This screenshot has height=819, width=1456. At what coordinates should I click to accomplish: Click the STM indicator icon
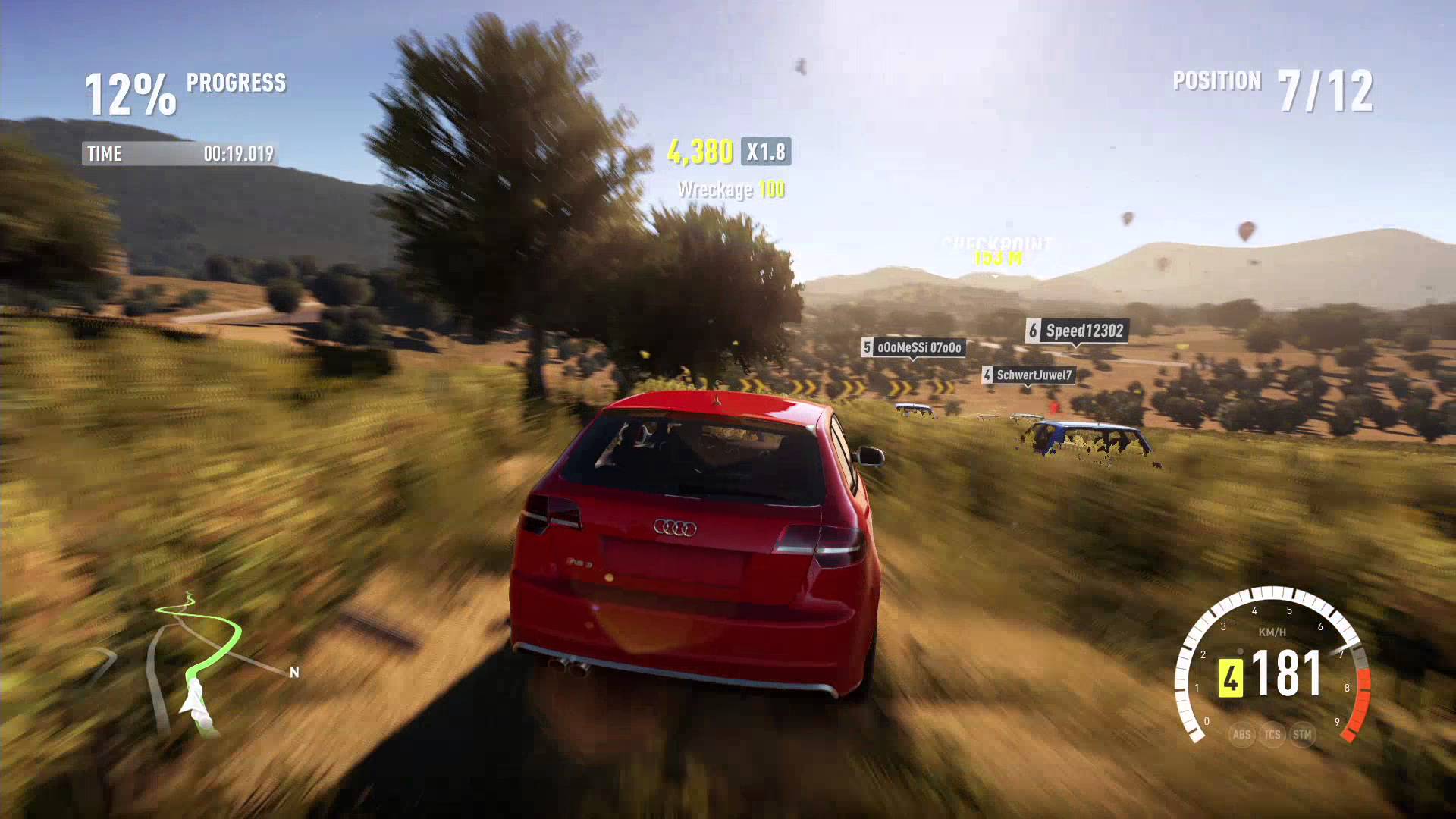(1302, 734)
